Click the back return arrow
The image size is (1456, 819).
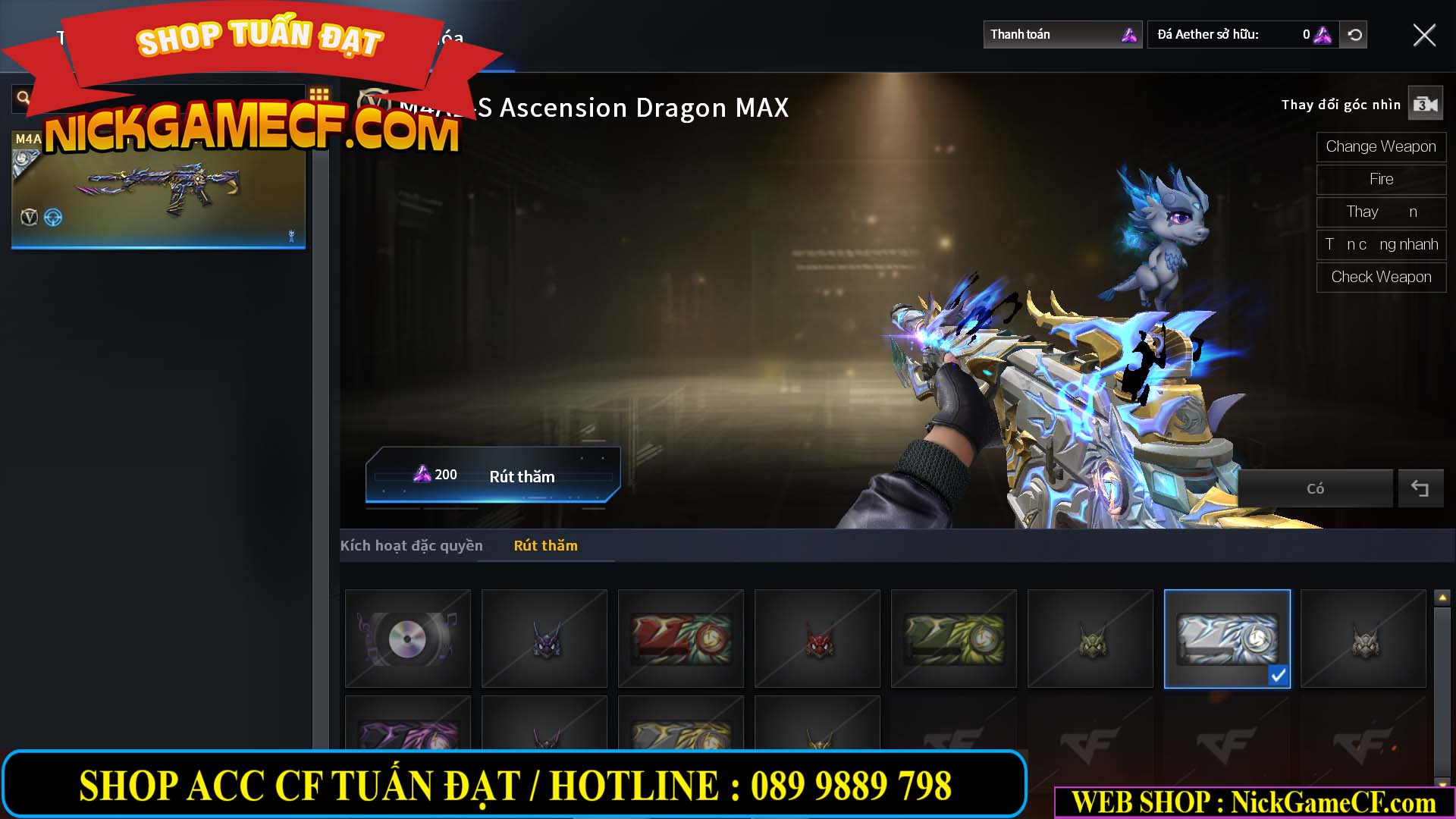(1420, 488)
